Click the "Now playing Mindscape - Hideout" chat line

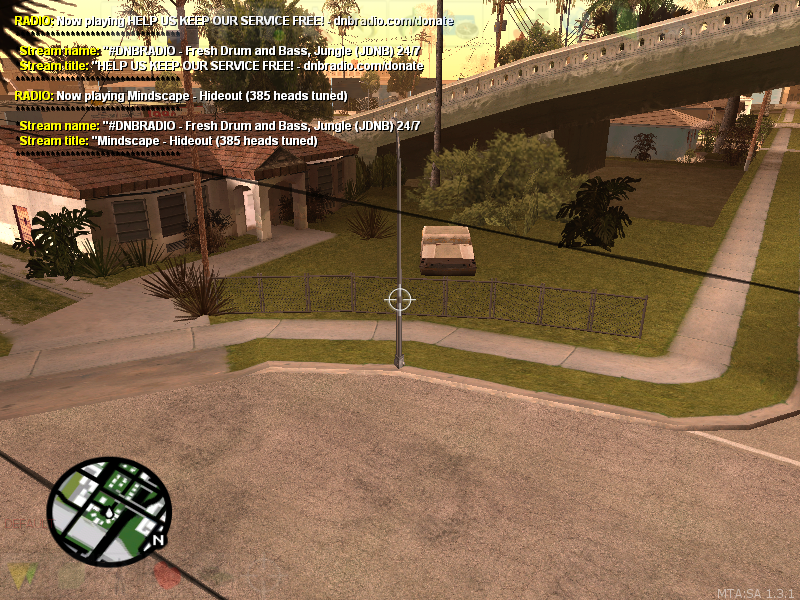coord(181,96)
